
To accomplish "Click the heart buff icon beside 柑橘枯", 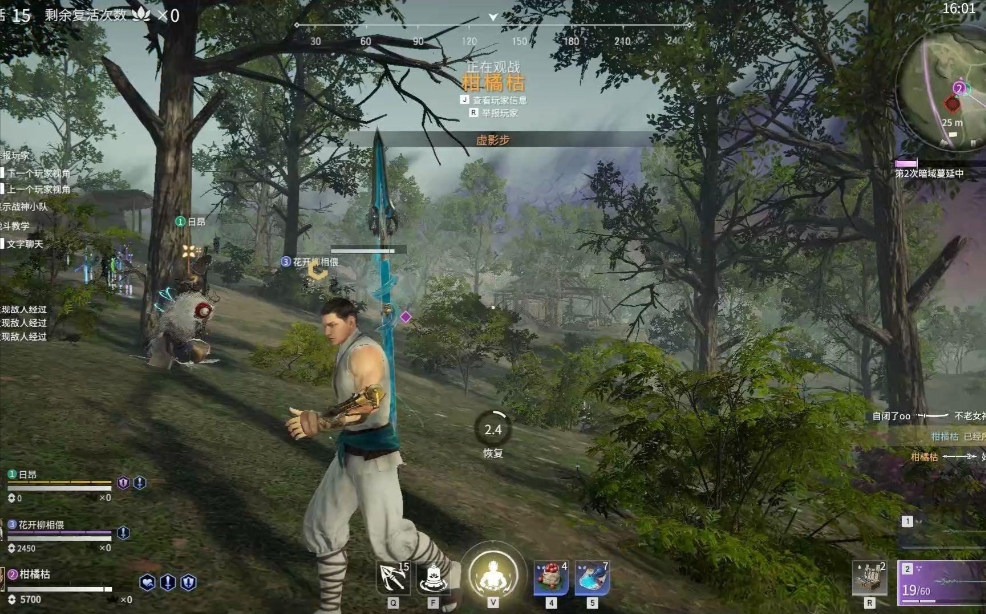I will pos(147,582).
